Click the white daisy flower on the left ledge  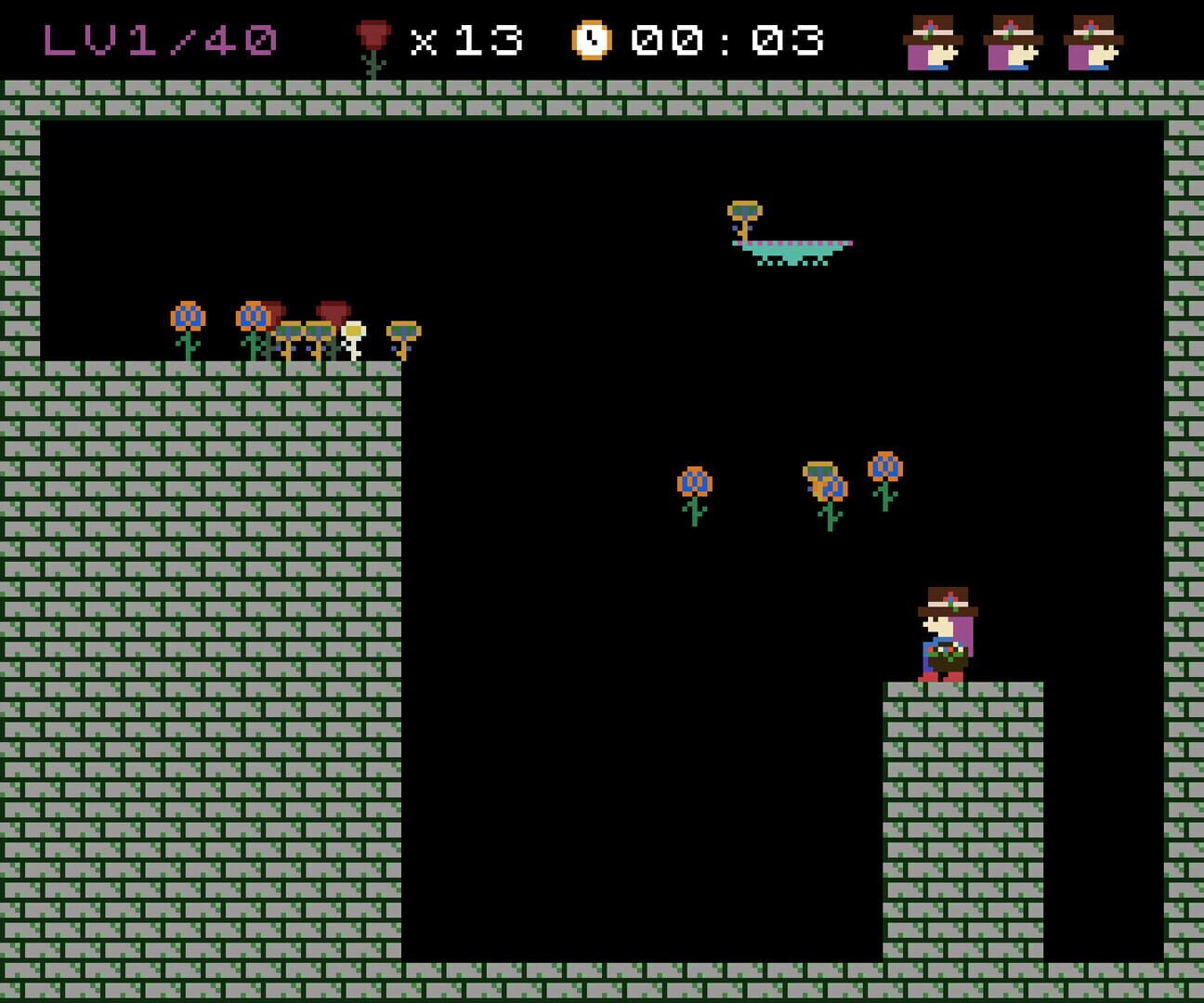(x=352, y=331)
